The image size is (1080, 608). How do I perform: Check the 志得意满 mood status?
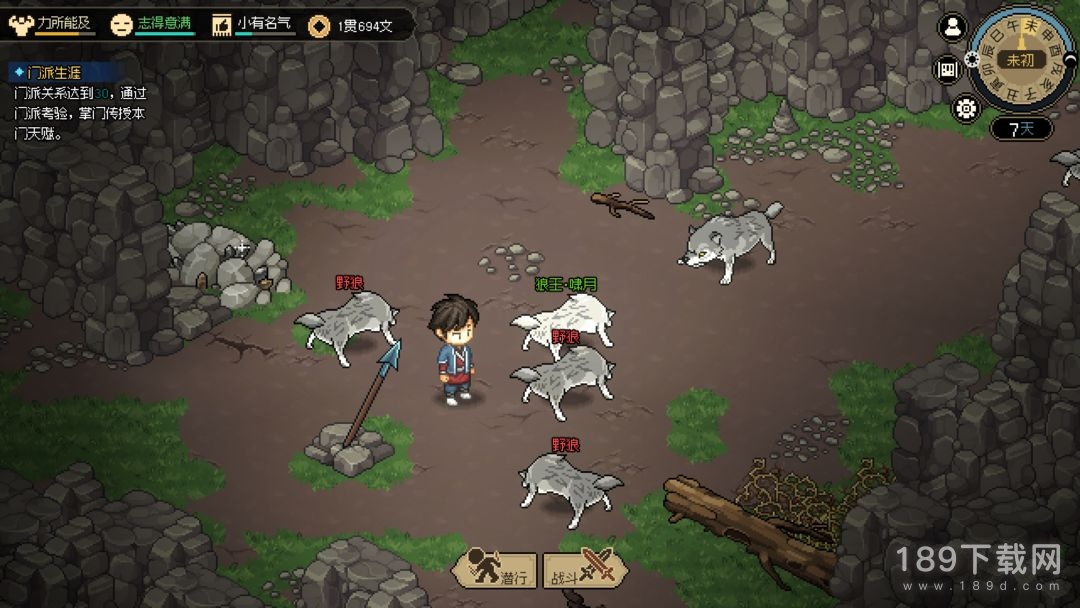coord(152,24)
